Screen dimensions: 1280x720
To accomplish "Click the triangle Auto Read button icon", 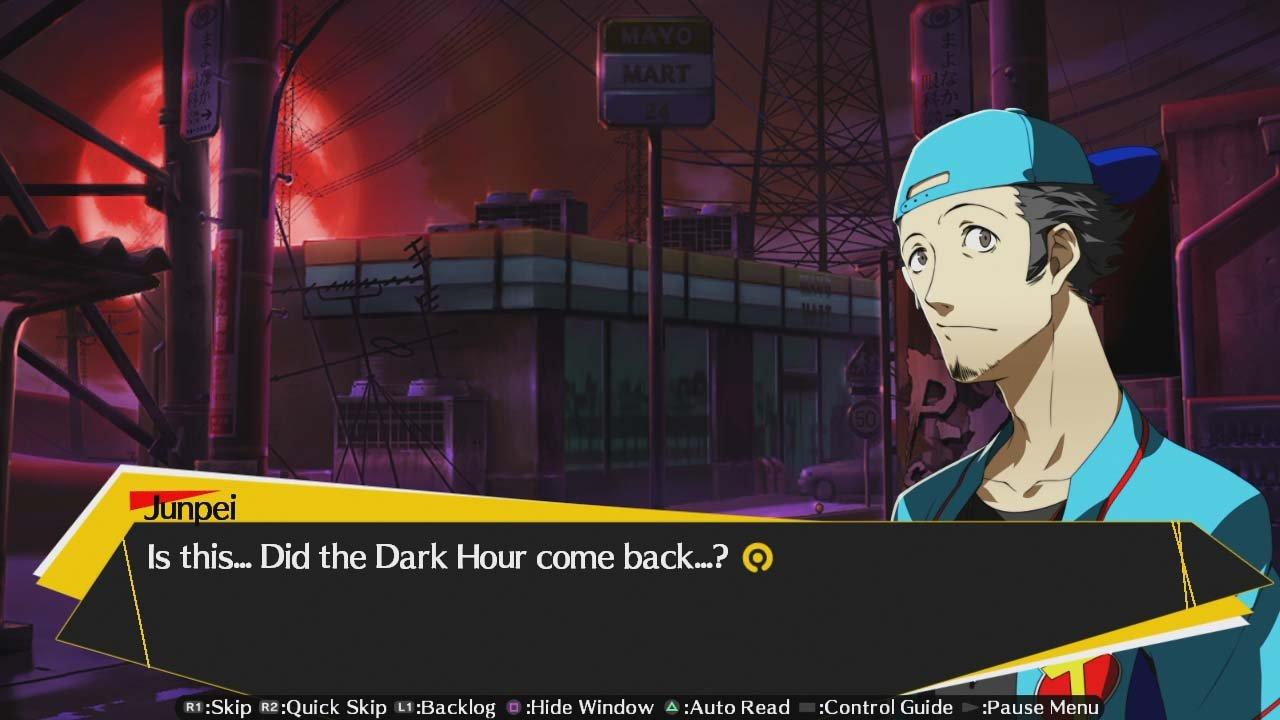I will tap(672, 707).
